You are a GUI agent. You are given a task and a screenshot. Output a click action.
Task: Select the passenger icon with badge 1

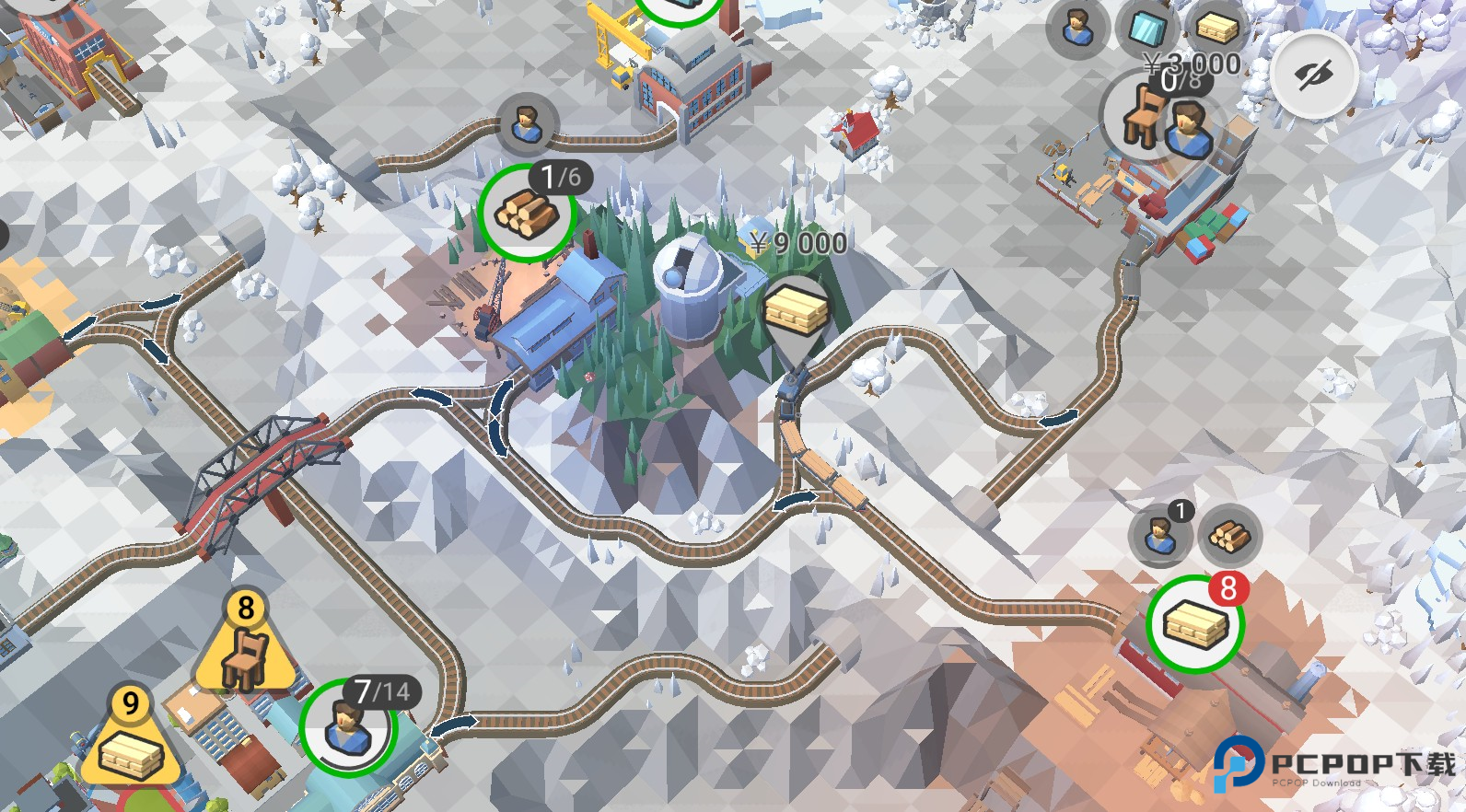[x=1160, y=534]
